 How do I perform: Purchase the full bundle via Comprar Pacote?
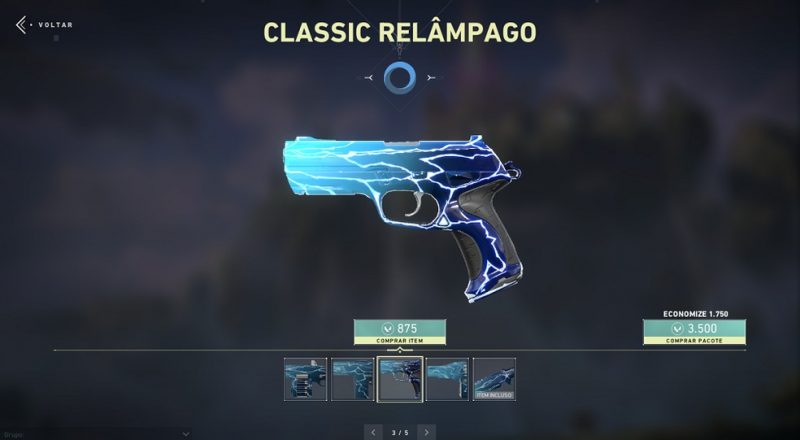pos(693,332)
